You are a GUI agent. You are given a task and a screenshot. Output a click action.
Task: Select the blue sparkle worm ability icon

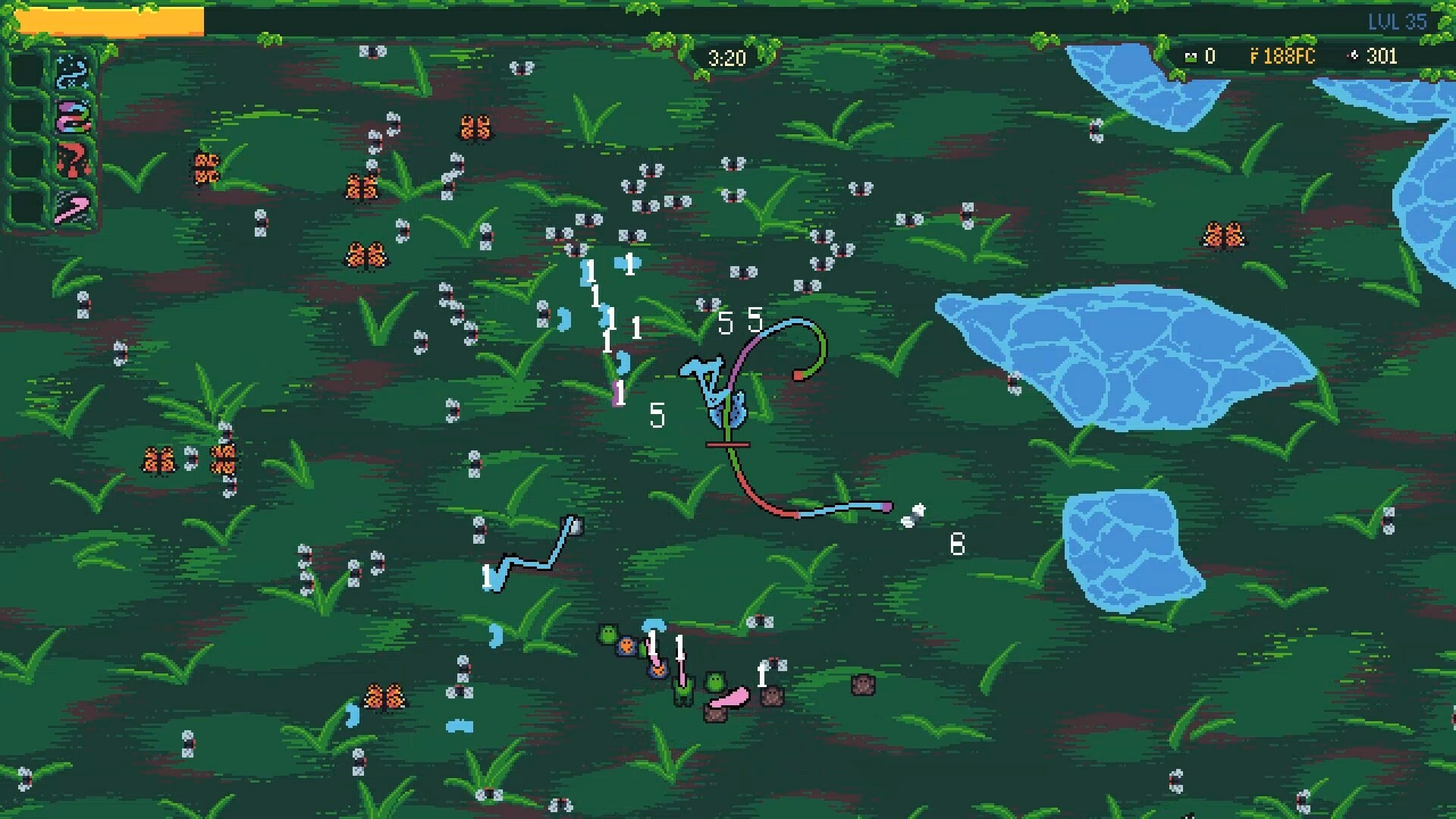72,72
